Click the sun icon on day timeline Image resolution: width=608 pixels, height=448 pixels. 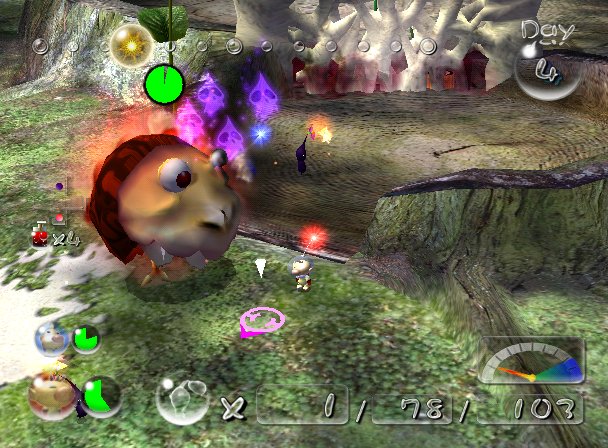click(130, 44)
